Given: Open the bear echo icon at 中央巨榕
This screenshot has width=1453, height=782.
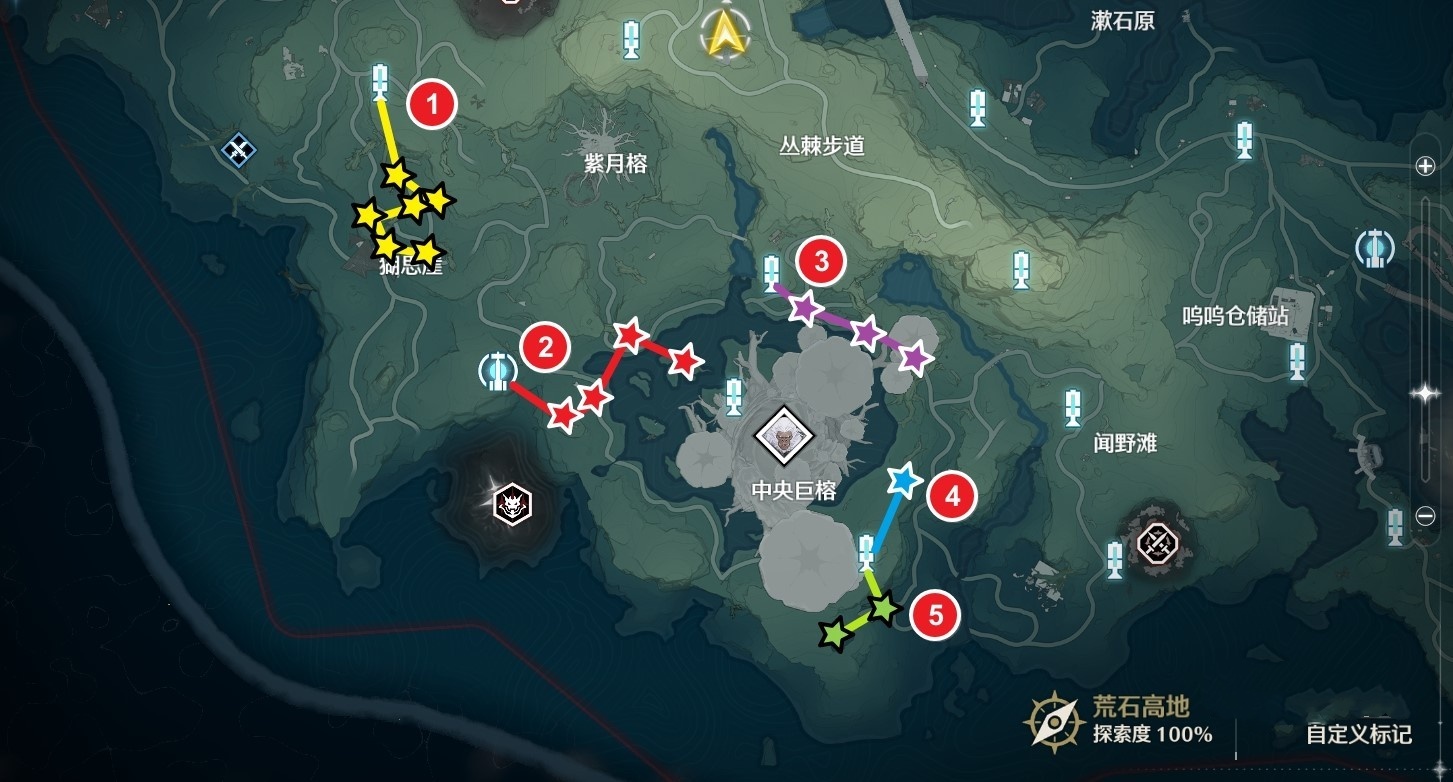Looking at the screenshot, I should click(x=786, y=436).
